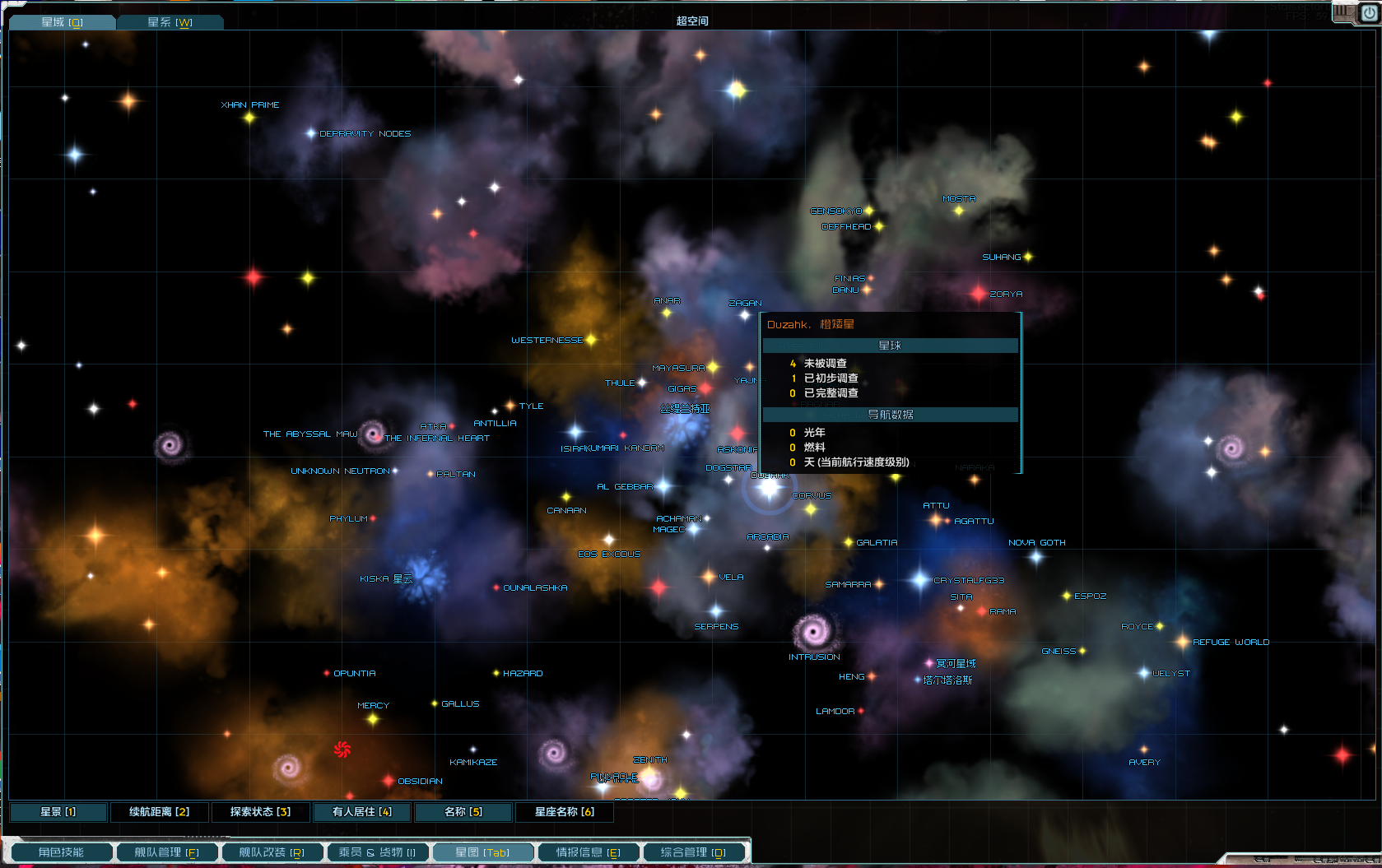Toggle the 续航距离 fuel range filter
The image size is (1382, 868).
159,812
